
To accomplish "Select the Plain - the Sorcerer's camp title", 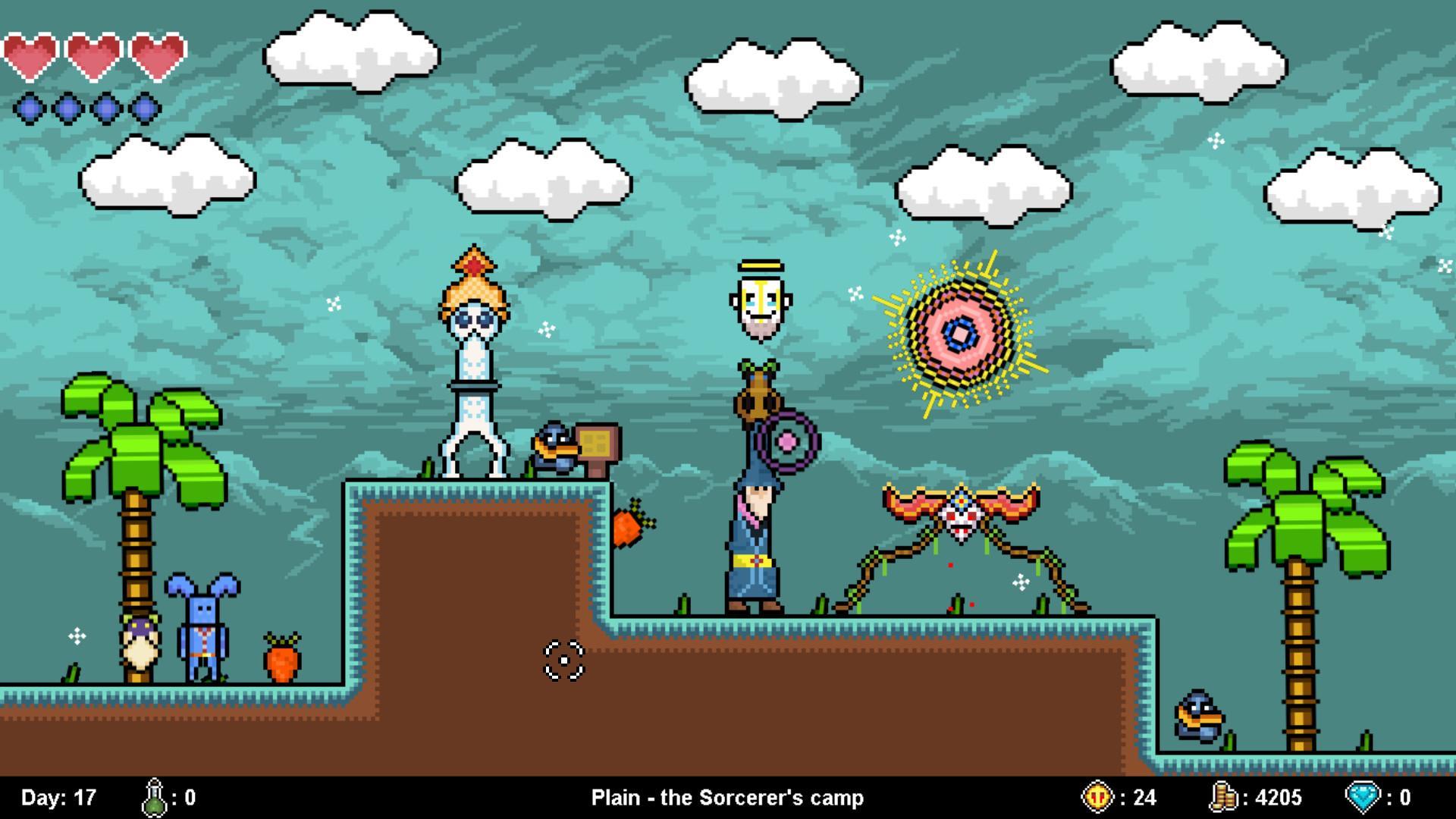I will click(x=727, y=798).
